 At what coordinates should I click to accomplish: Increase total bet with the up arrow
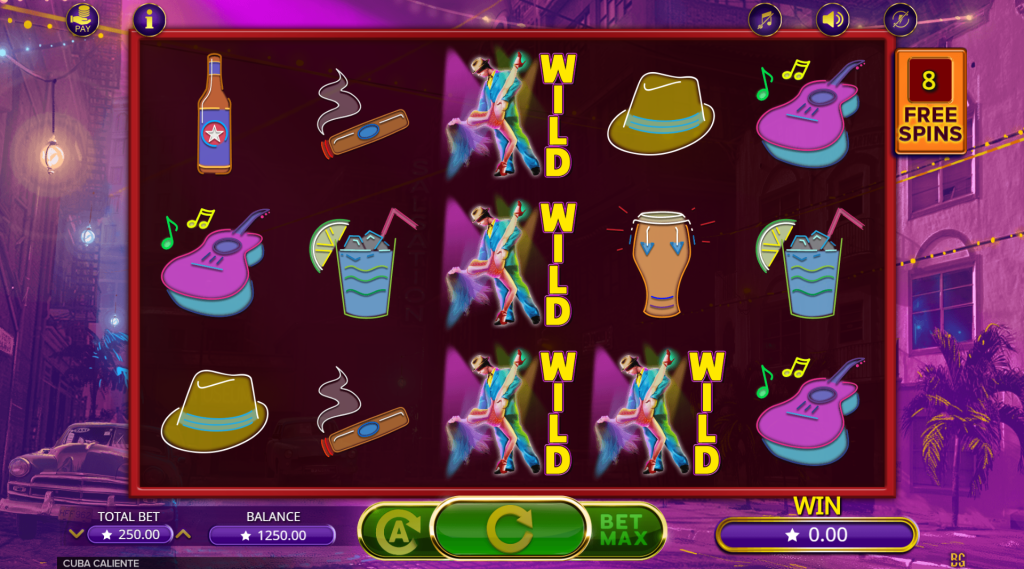pyautogui.click(x=184, y=534)
